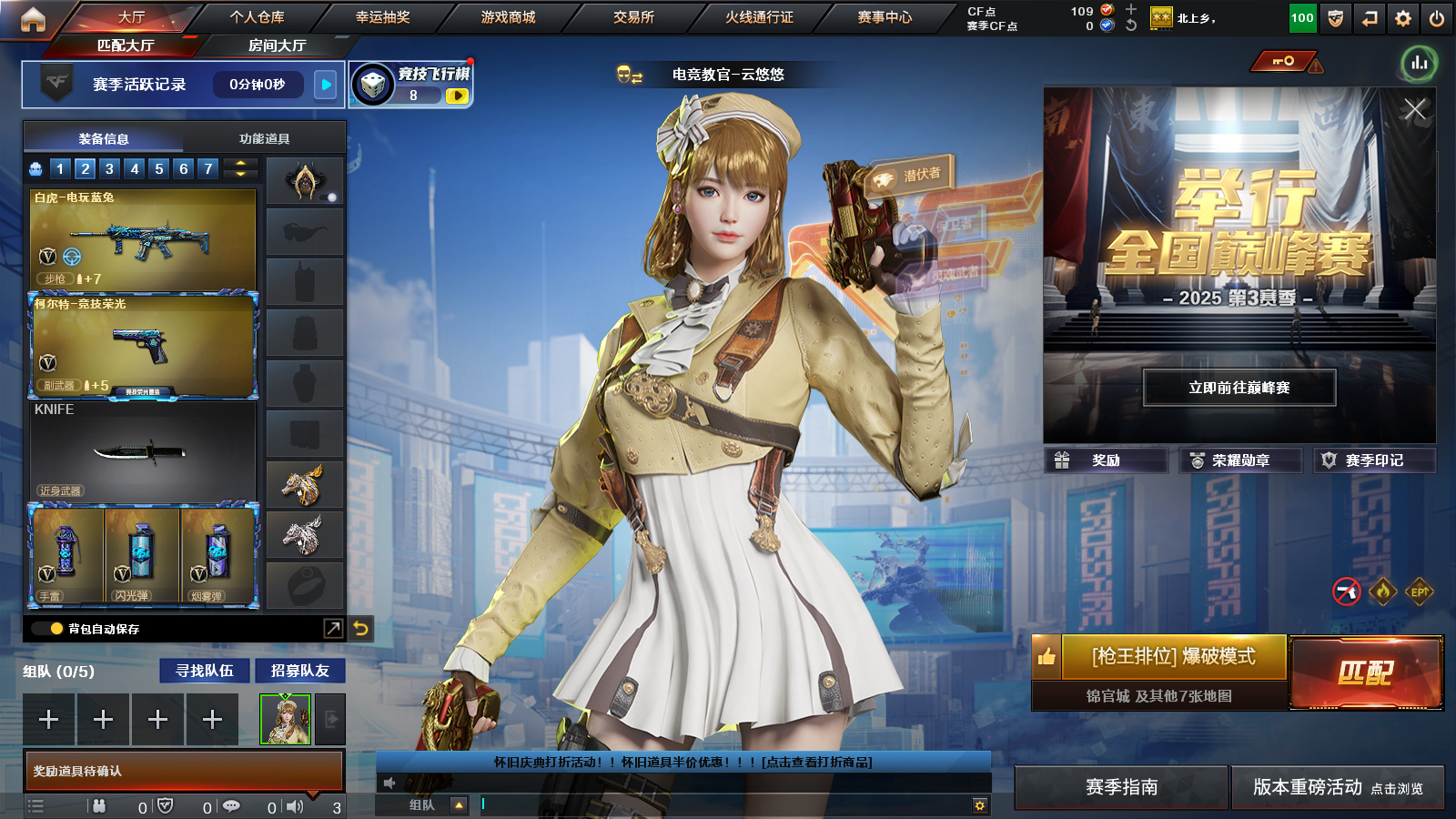The width and height of the screenshot is (1456, 819).
Task: Switch to 房间大厅 tab
Action: (277, 45)
